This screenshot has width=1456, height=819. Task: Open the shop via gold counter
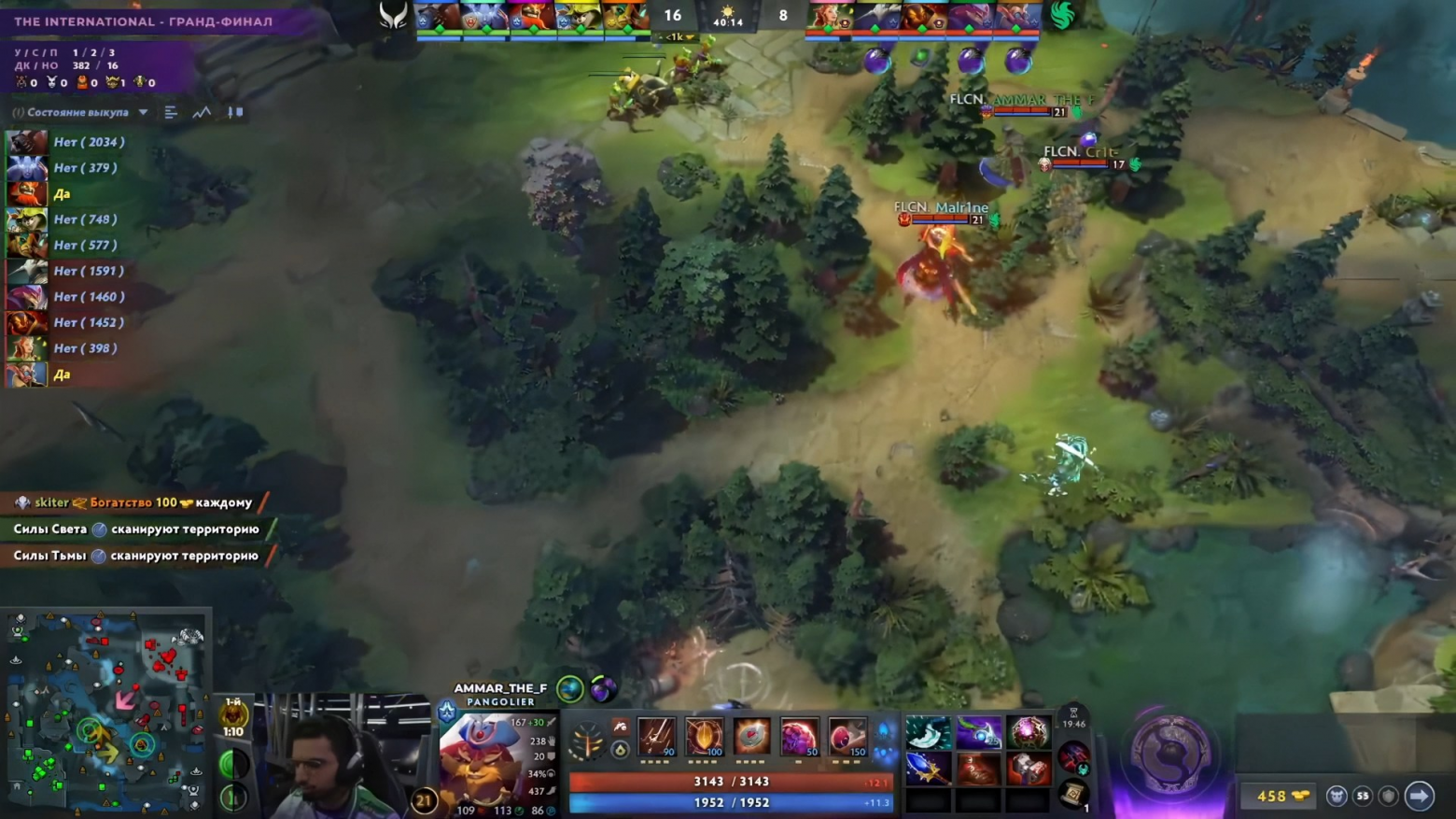pyautogui.click(x=1281, y=797)
